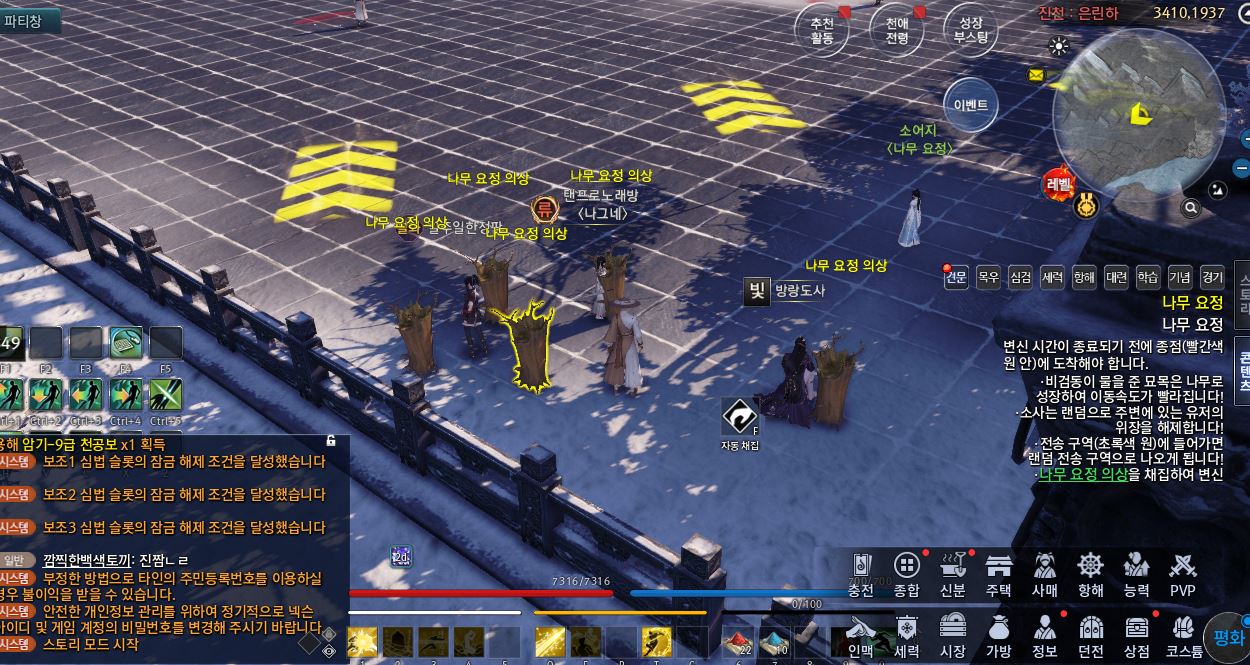Open the 추천 활동 recommended activities
The image size is (1250, 665).
[x=822, y=31]
